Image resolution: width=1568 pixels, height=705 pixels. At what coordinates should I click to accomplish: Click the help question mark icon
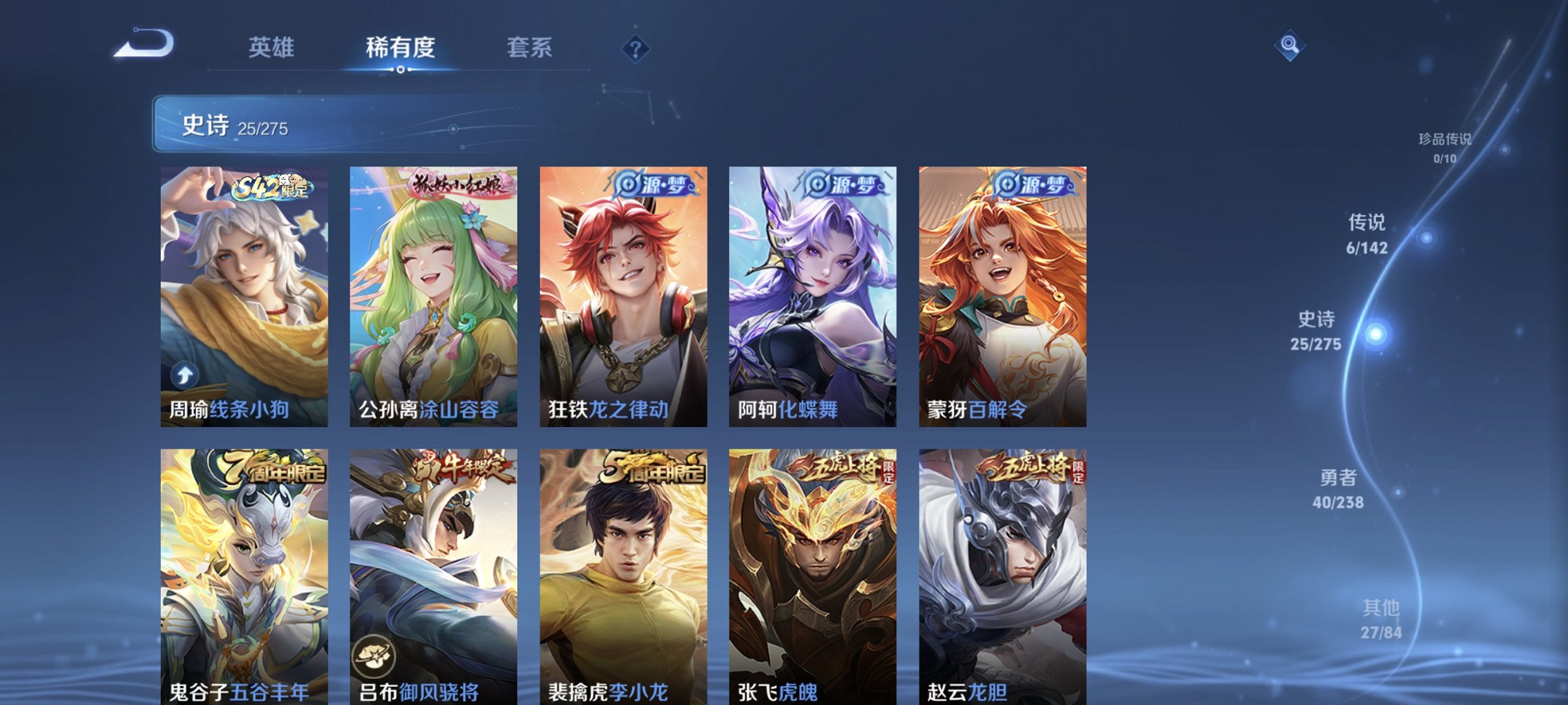(637, 48)
